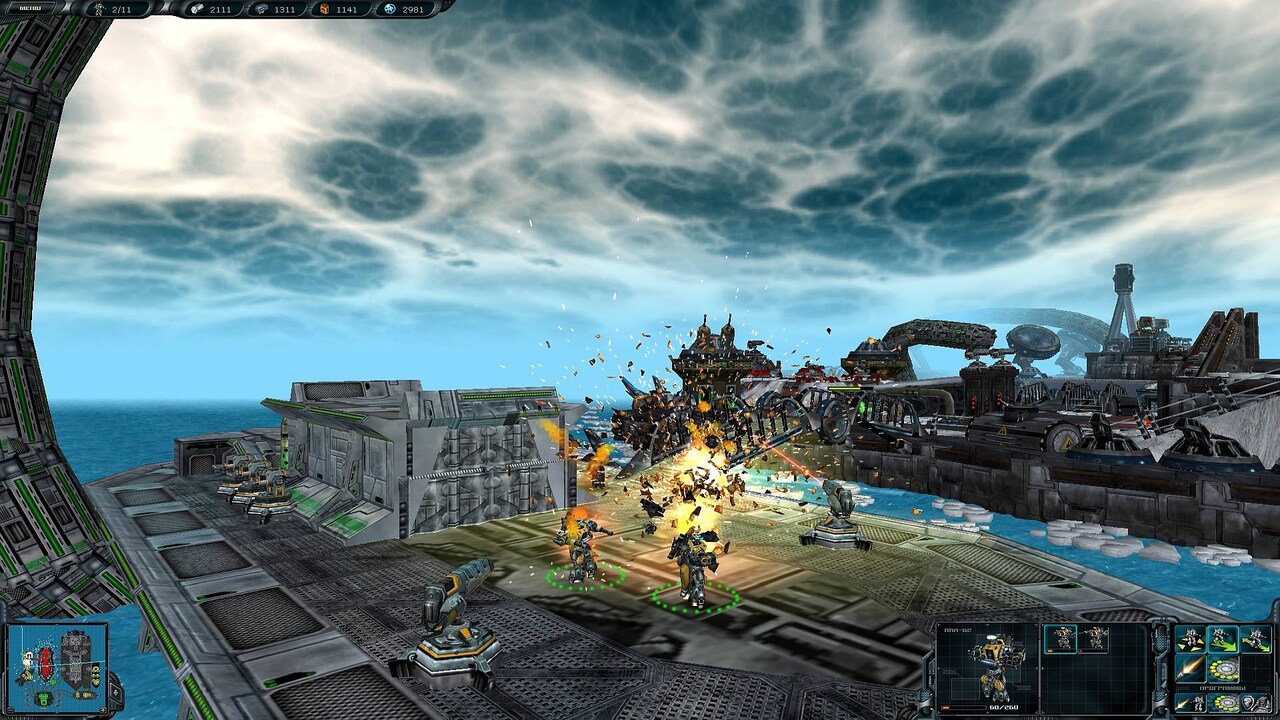The height and width of the screenshot is (720, 1280).
Task: Select the yellow multi-arrow movement command icon
Action: (1189, 639)
